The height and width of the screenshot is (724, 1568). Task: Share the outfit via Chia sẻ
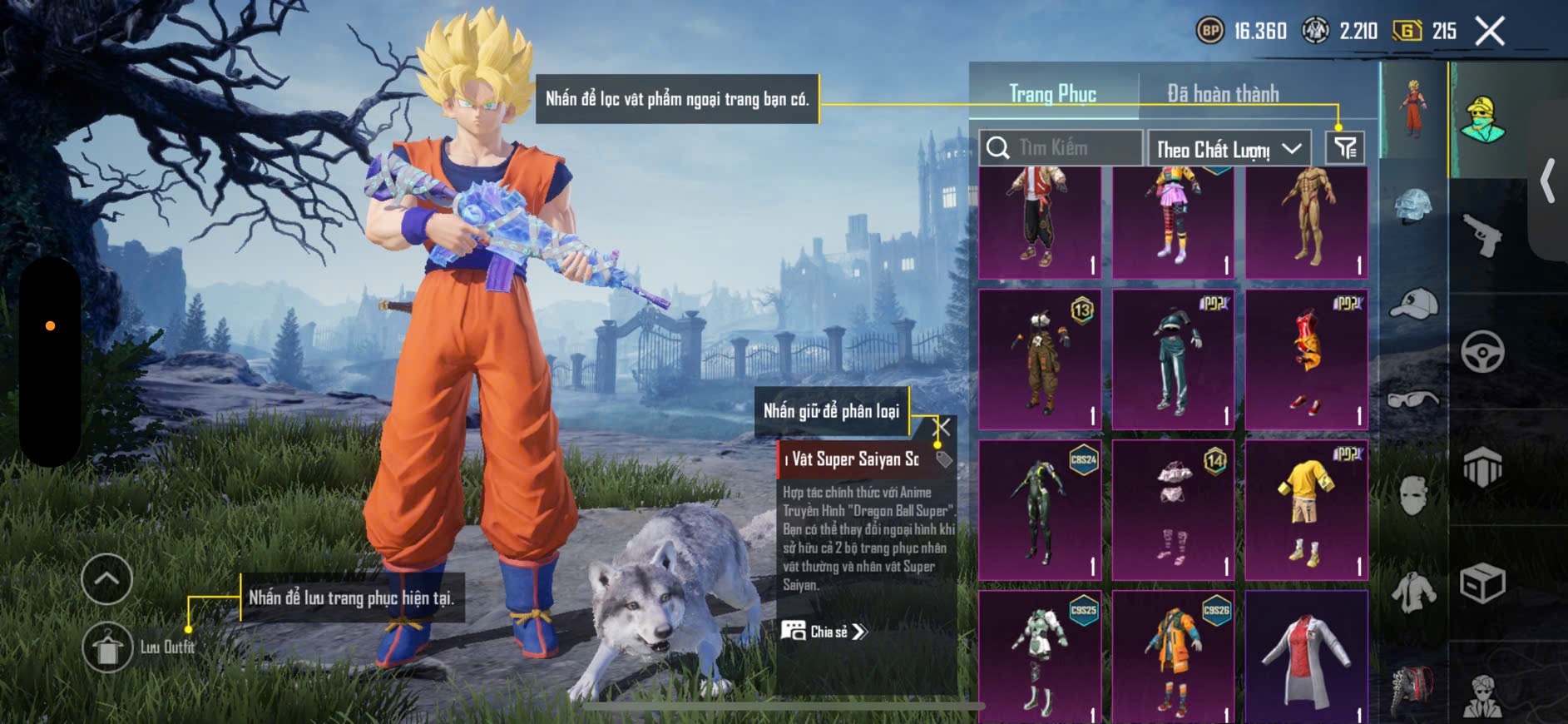tap(824, 632)
